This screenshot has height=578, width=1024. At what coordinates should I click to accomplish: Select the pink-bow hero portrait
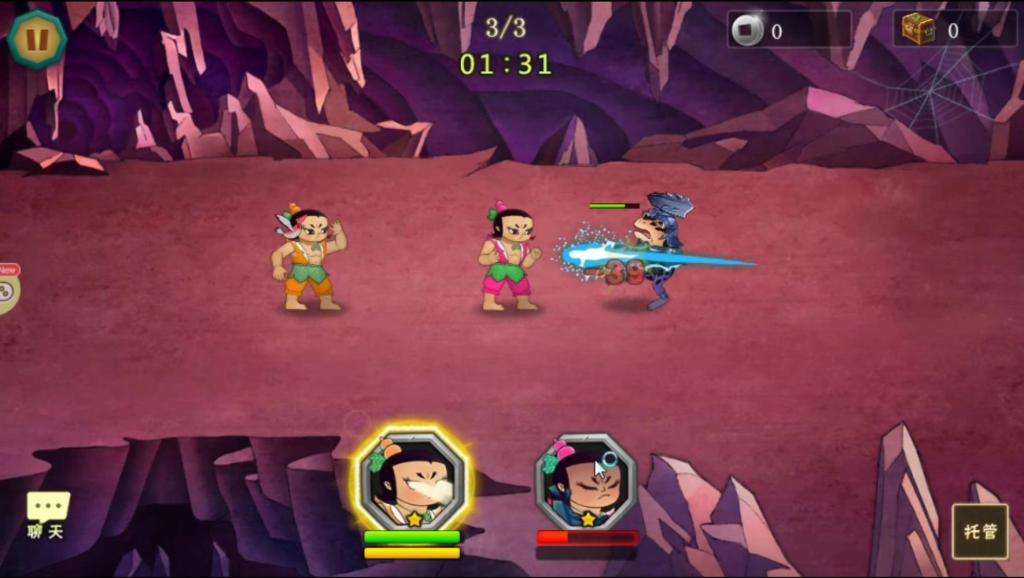[586, 482]
